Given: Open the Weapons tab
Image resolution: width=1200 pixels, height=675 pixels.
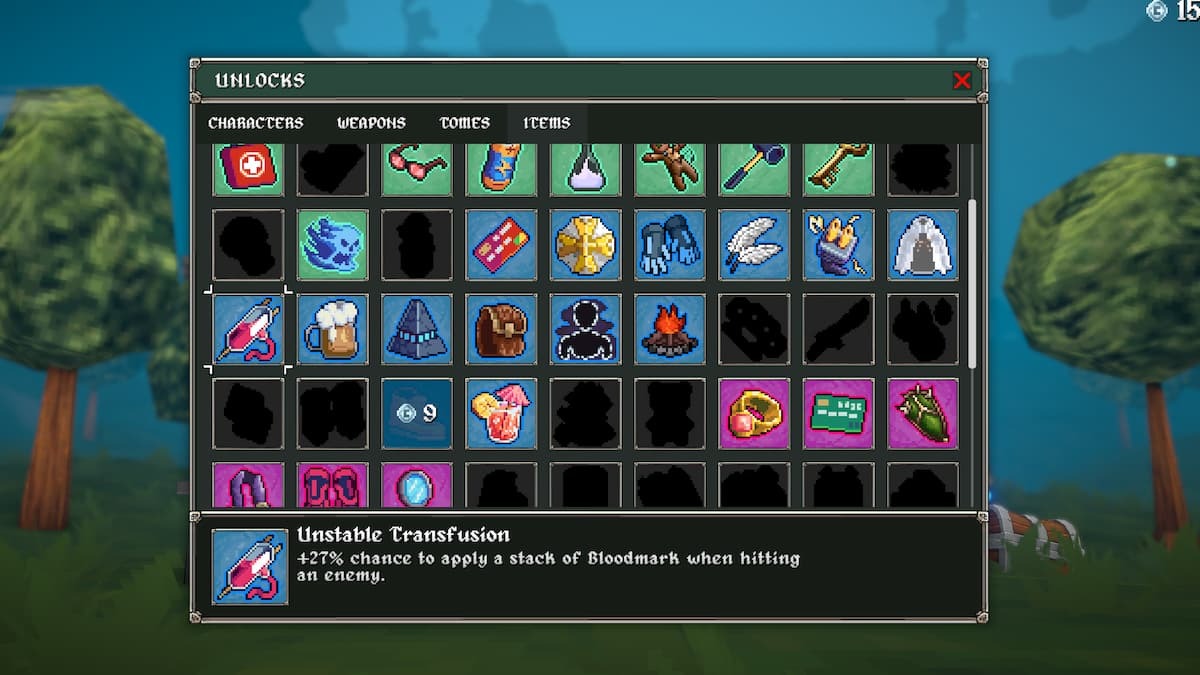Looking at the screenshot, I should (x=371, y=123).
